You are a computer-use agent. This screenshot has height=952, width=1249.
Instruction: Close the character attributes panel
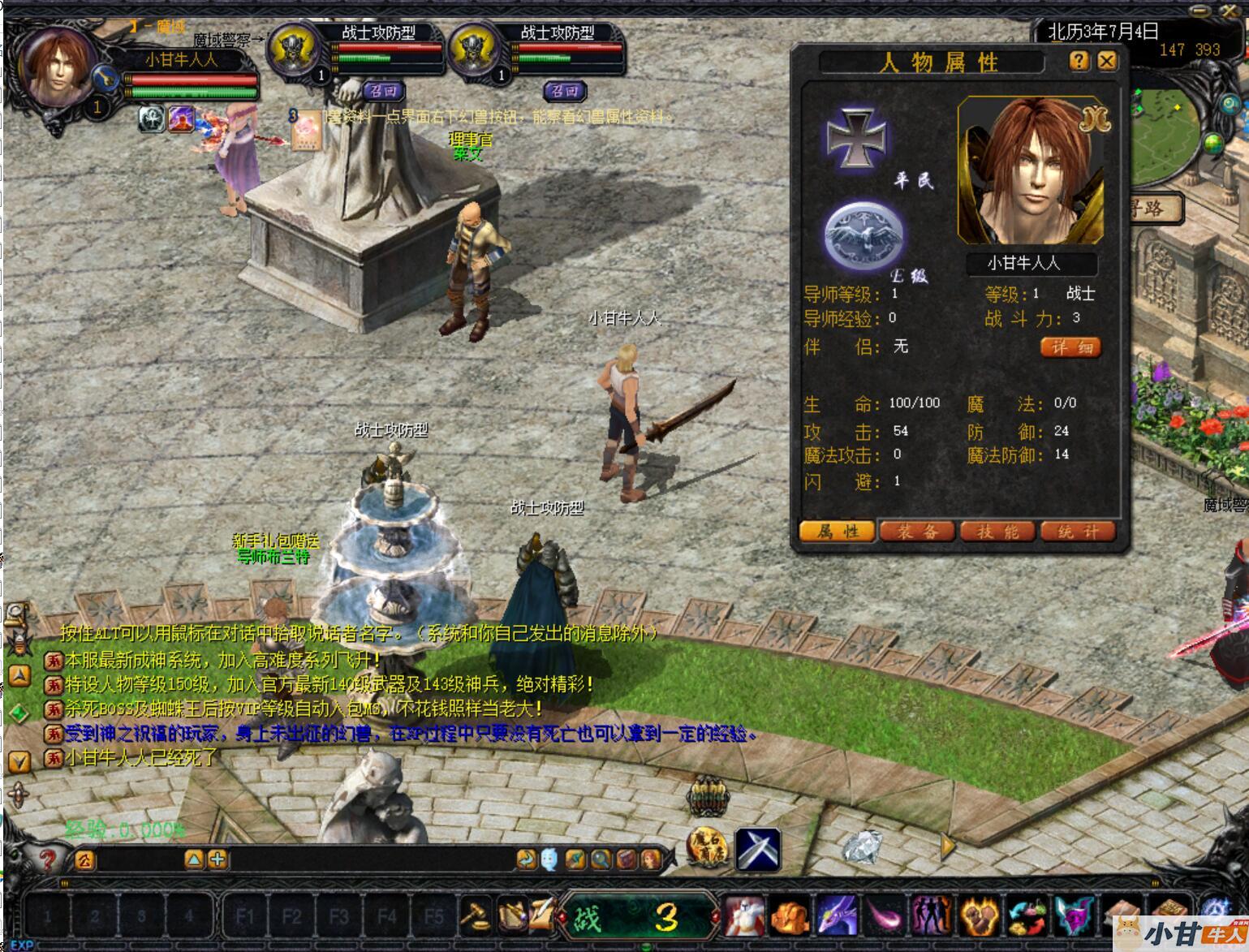coord(1107,61)
